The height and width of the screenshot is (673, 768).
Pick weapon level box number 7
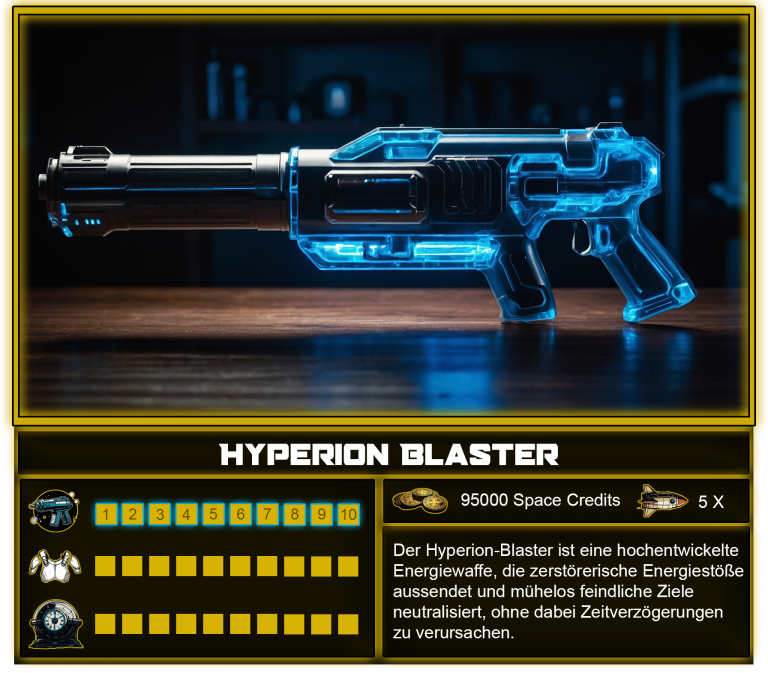pos(267,515)
